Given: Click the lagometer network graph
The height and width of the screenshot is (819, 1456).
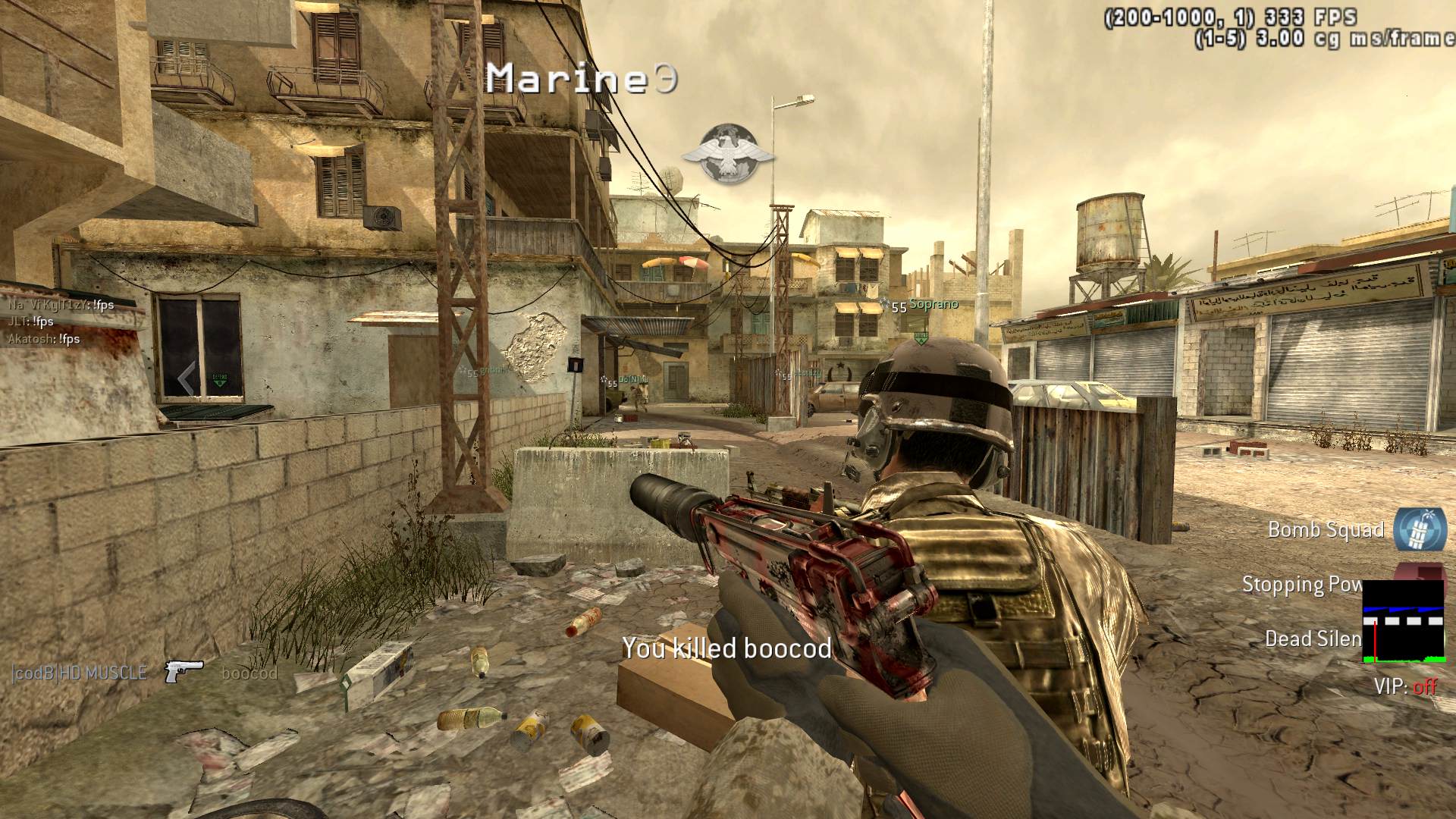Looking at the screenshot, I should pos(1403,622).
